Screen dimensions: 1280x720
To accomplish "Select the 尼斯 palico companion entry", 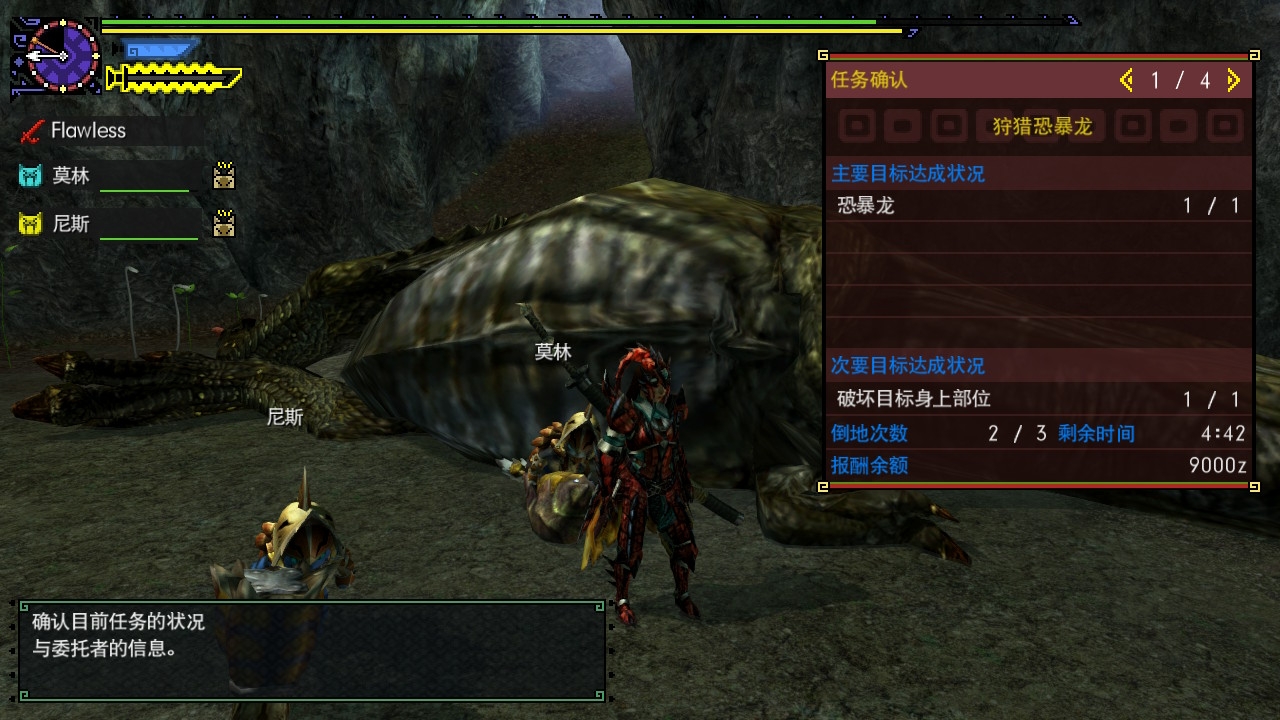I will point(72,224).
